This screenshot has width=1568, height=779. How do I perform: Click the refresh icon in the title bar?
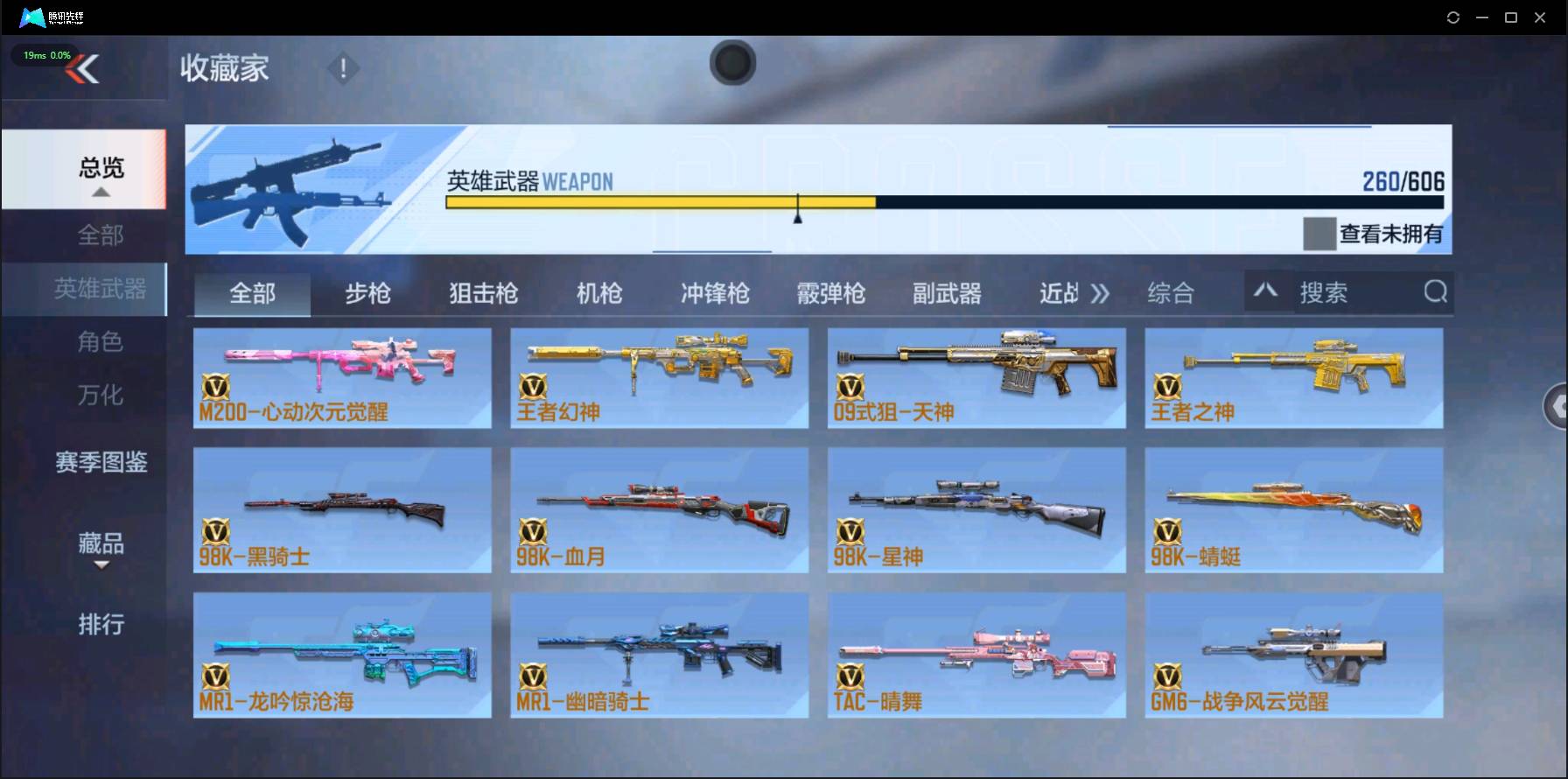(x=1453, y=17)
